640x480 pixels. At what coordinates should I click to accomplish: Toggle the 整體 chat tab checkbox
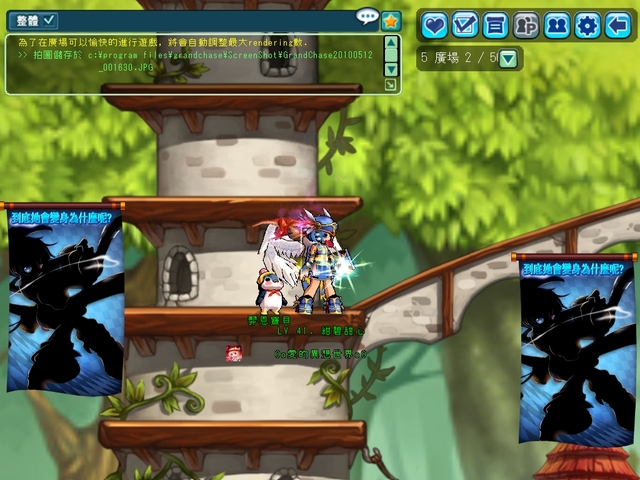(49, 20)
